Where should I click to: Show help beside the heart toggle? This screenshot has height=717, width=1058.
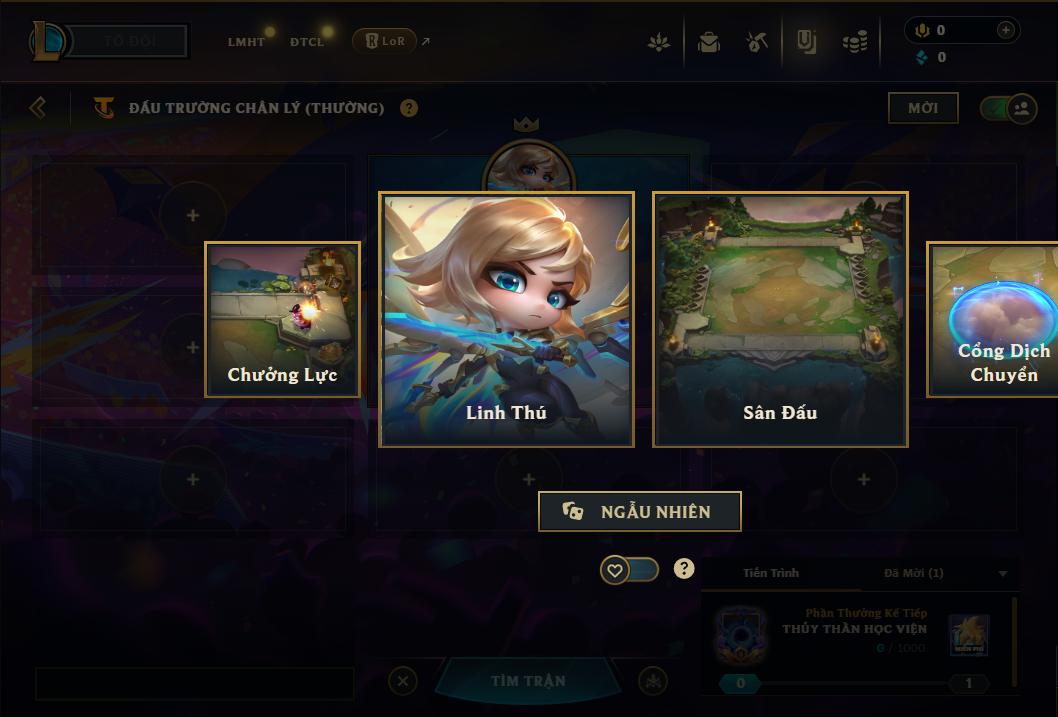pyautogui.click(x=684, y=569)
